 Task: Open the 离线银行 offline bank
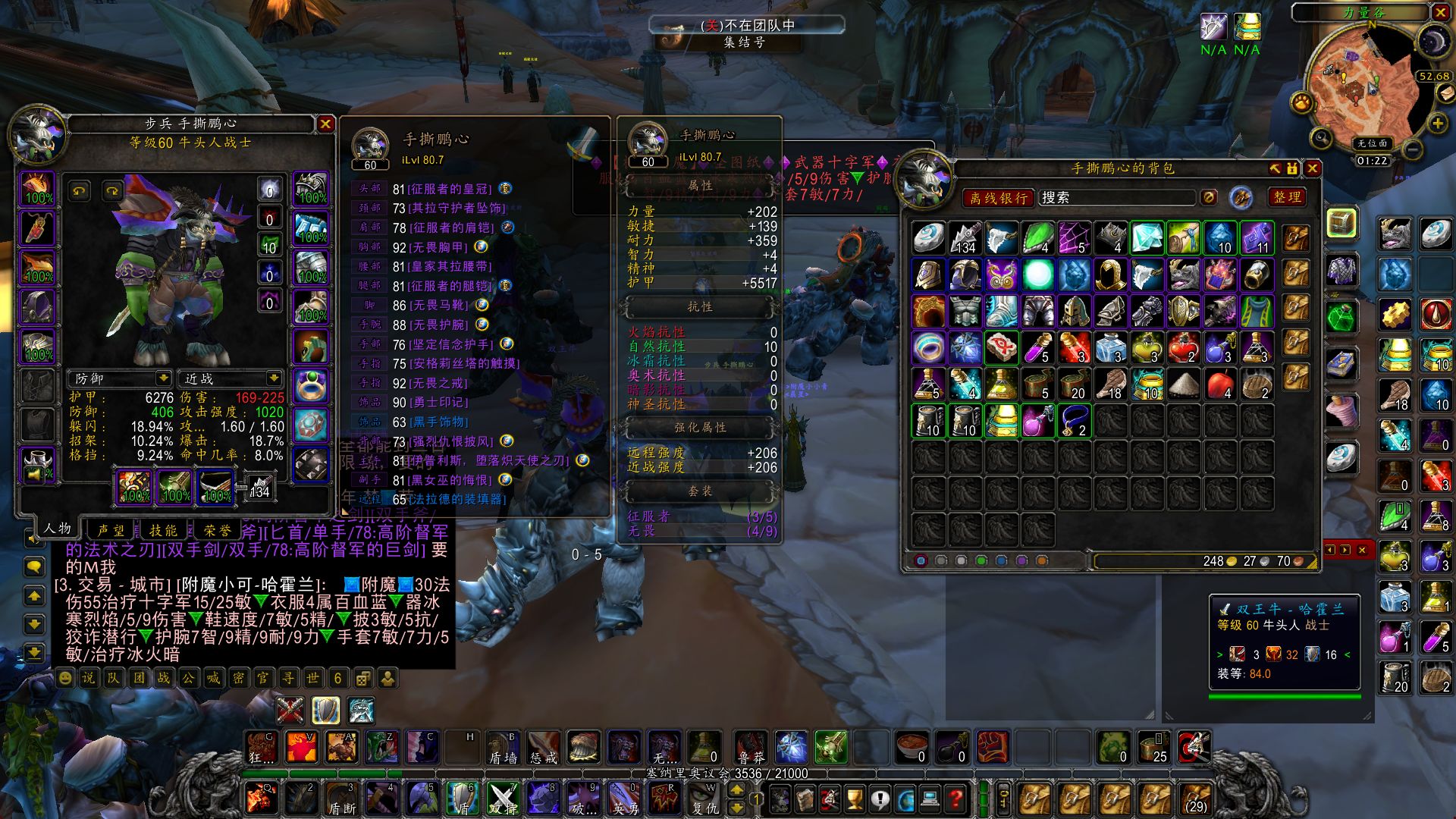pos(998,198)
